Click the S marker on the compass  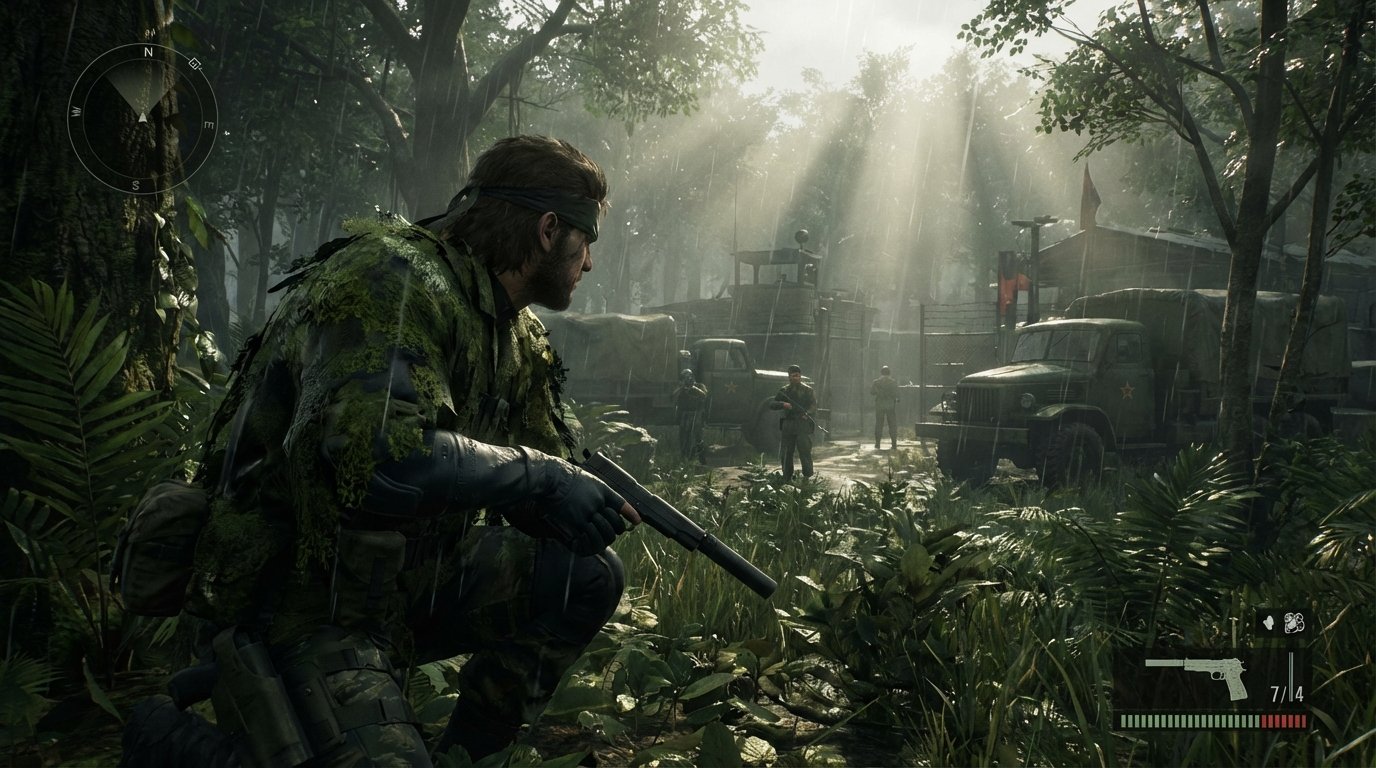click(135, 185)
